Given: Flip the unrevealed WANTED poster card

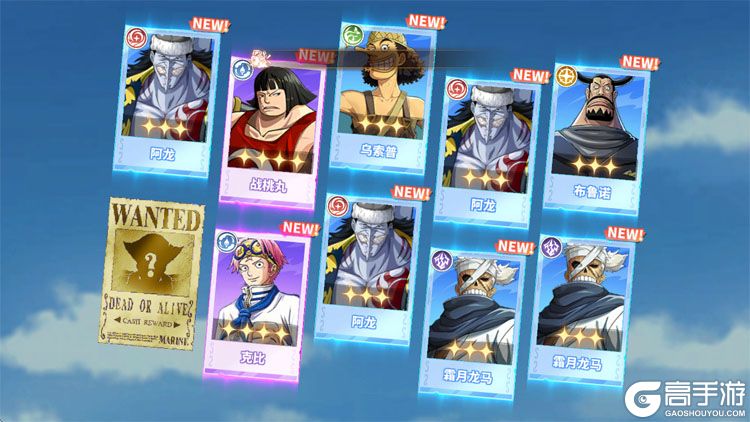Looking at the screenshot, I should (x=150, y=270).
